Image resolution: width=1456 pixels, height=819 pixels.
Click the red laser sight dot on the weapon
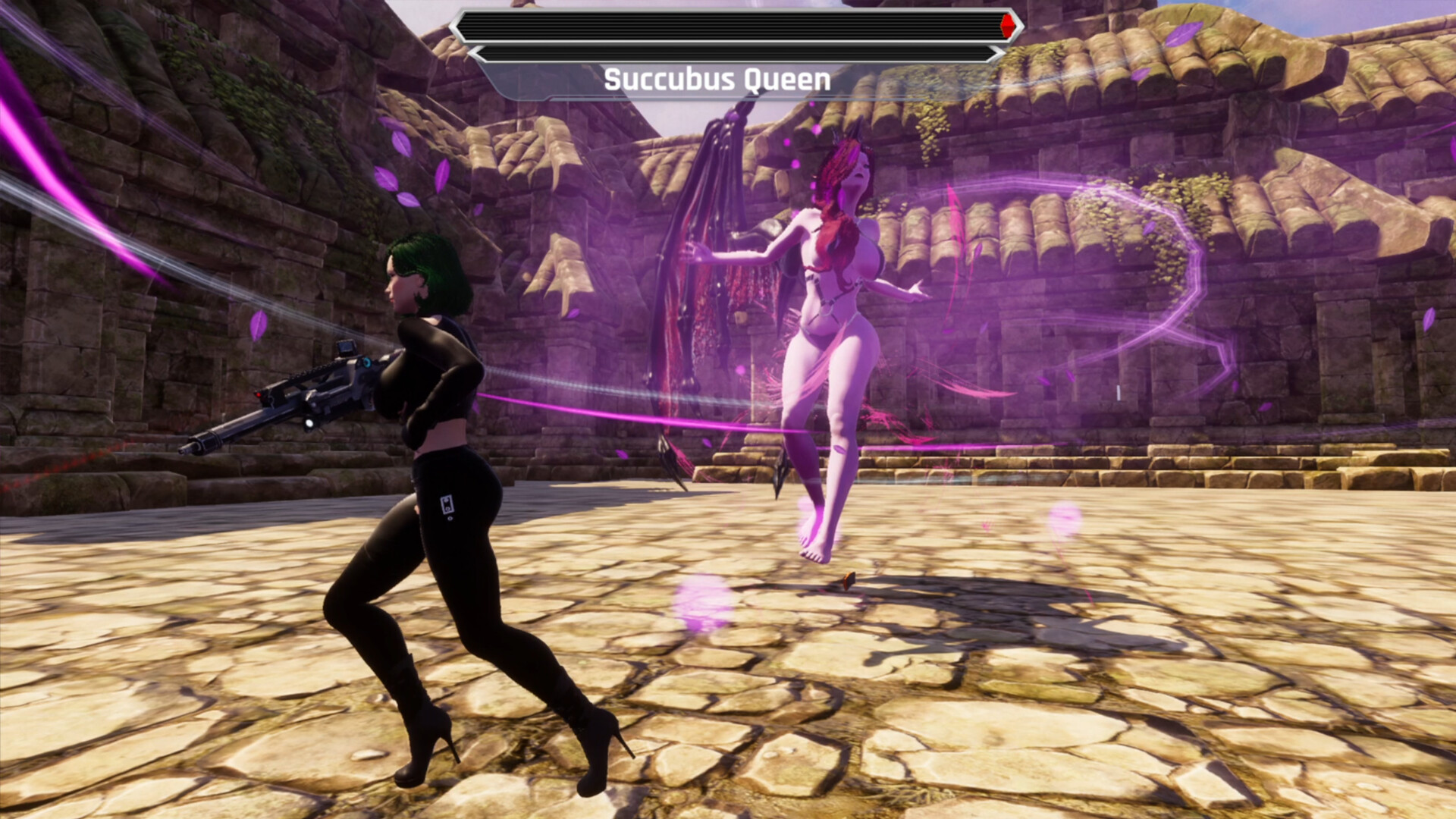point(259,394)
